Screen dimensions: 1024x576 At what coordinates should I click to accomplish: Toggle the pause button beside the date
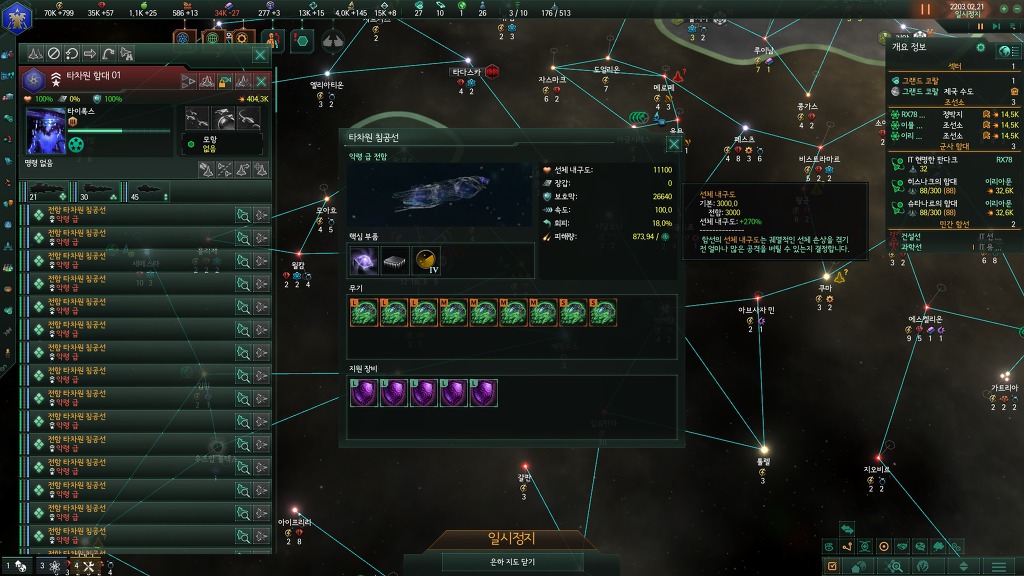click(925, 9)
